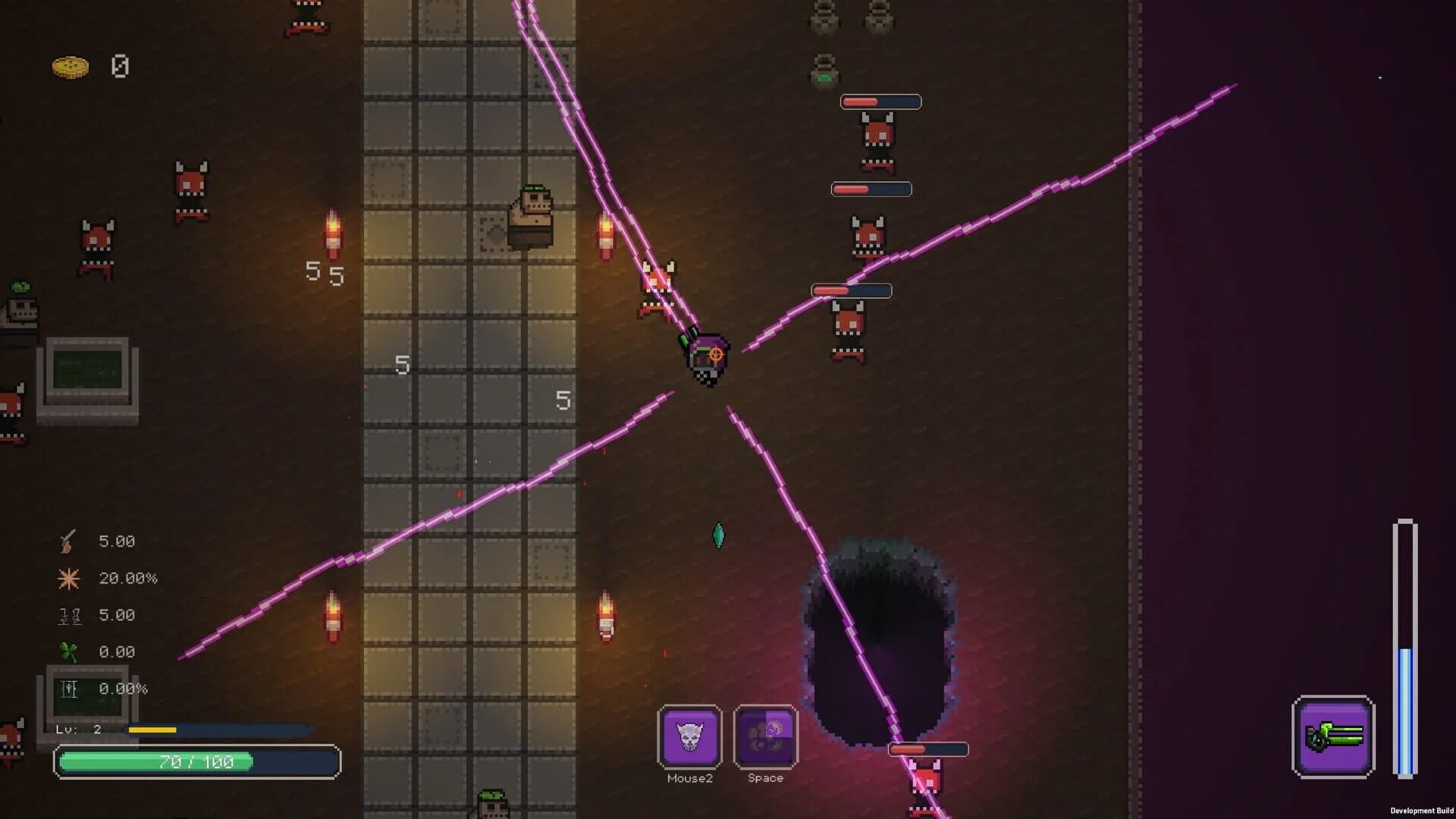
Task: Select the critical chance star icon
Action: click(x=68, y=578)
